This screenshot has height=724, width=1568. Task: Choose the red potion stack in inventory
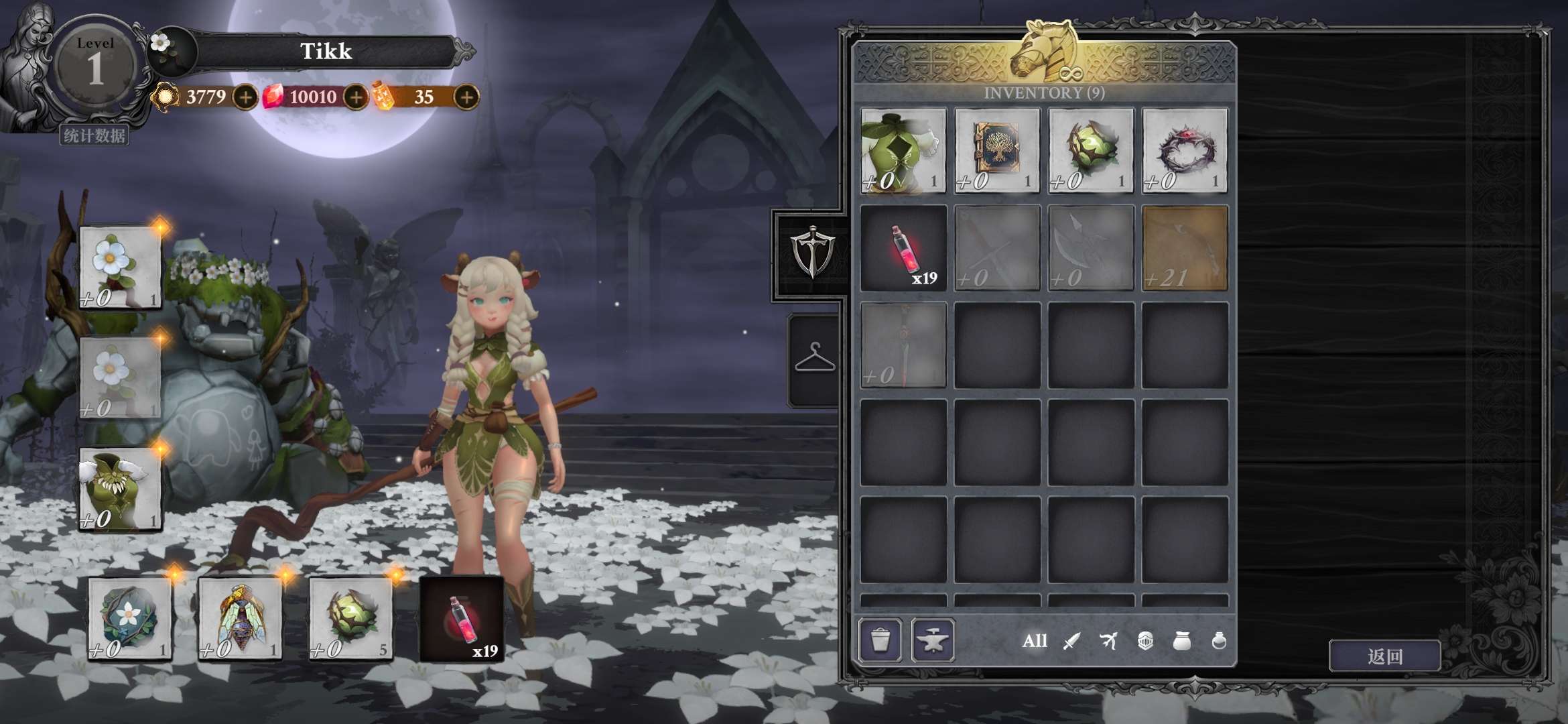point(903,248)
